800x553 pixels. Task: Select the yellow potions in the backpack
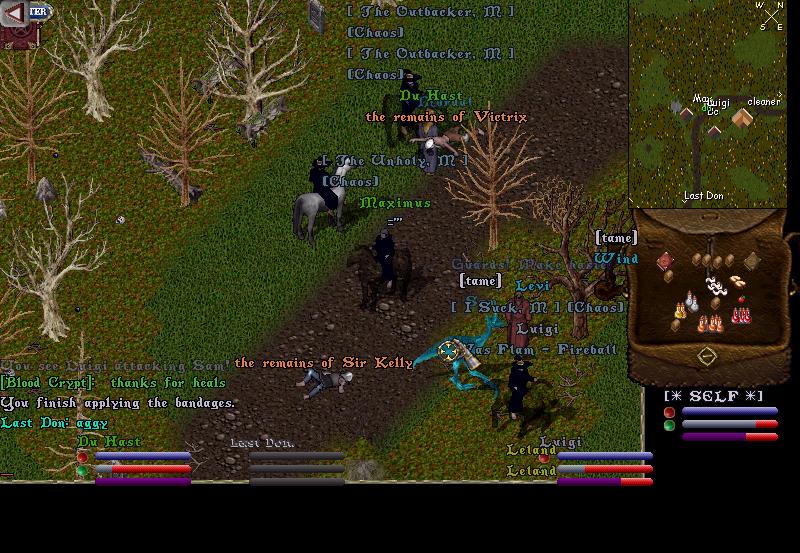tap(680, 312)
